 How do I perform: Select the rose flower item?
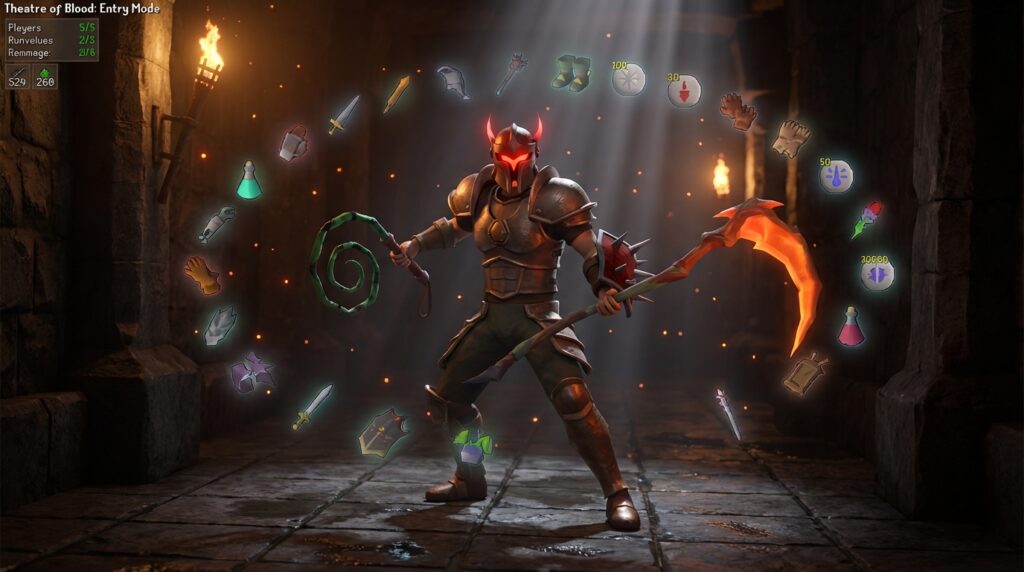pyautogui.click(x=867, y=219)
